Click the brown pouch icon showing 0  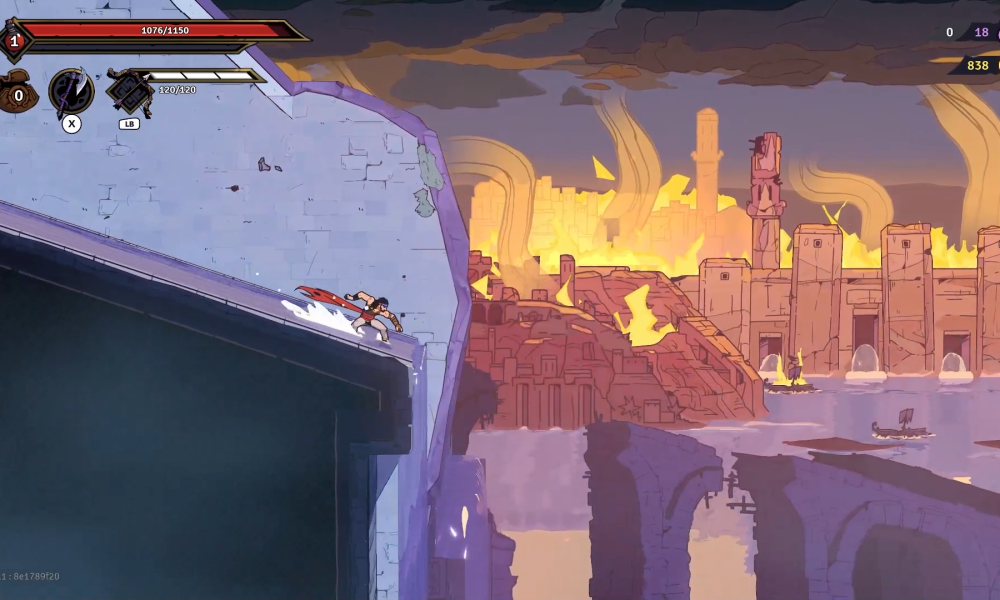(x=18, y=95)
